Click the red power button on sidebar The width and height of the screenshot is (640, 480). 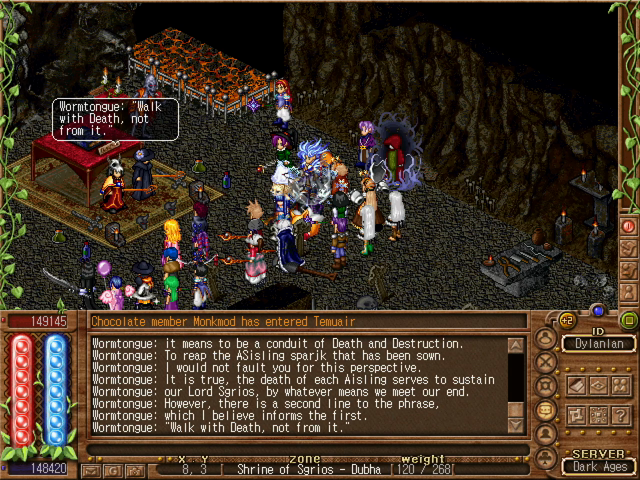tap(629, 224)
